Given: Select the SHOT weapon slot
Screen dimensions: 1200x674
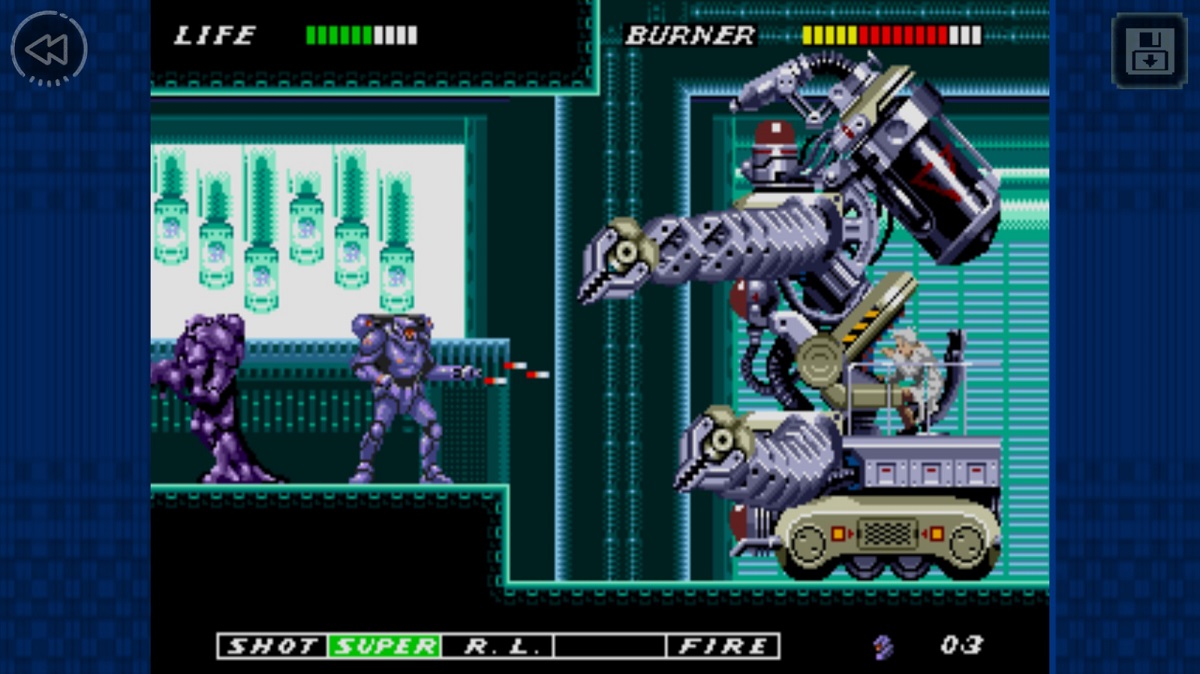Looking at the screenshot, I should [x=273, y=646].
